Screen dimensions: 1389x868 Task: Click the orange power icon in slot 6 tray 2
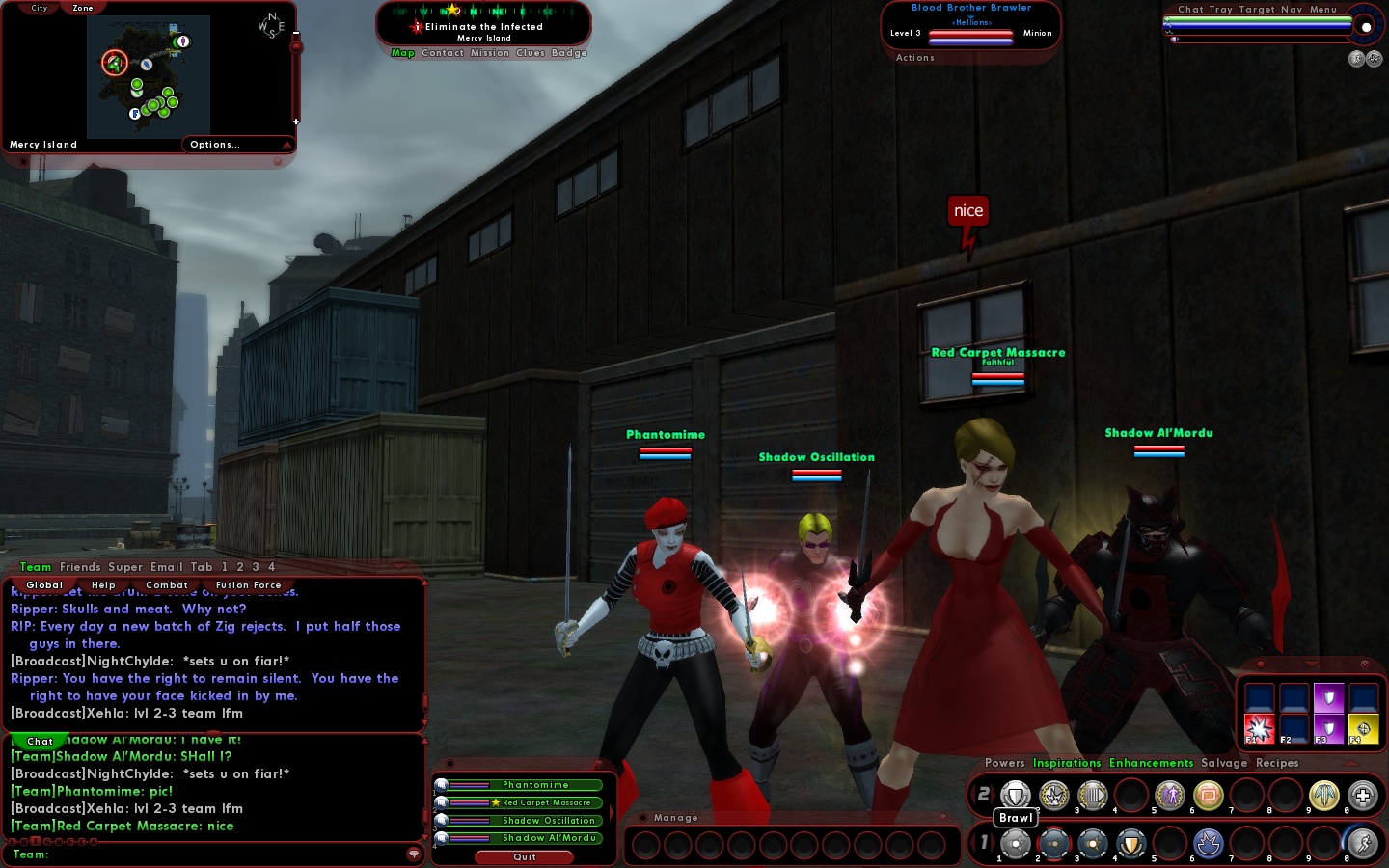coord(1208,797)
